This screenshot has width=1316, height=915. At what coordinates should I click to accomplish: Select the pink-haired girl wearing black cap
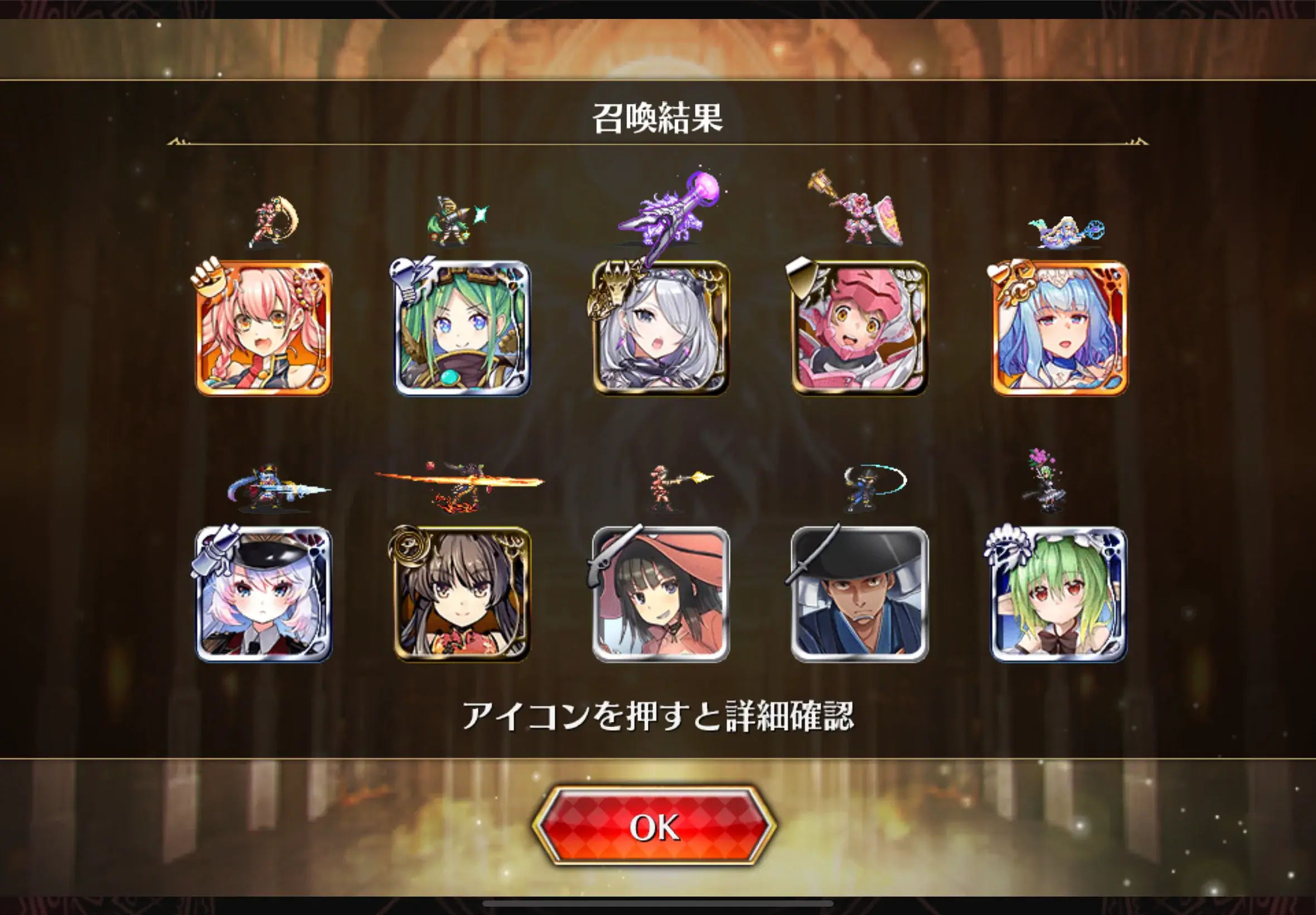(x=264, y=596)
